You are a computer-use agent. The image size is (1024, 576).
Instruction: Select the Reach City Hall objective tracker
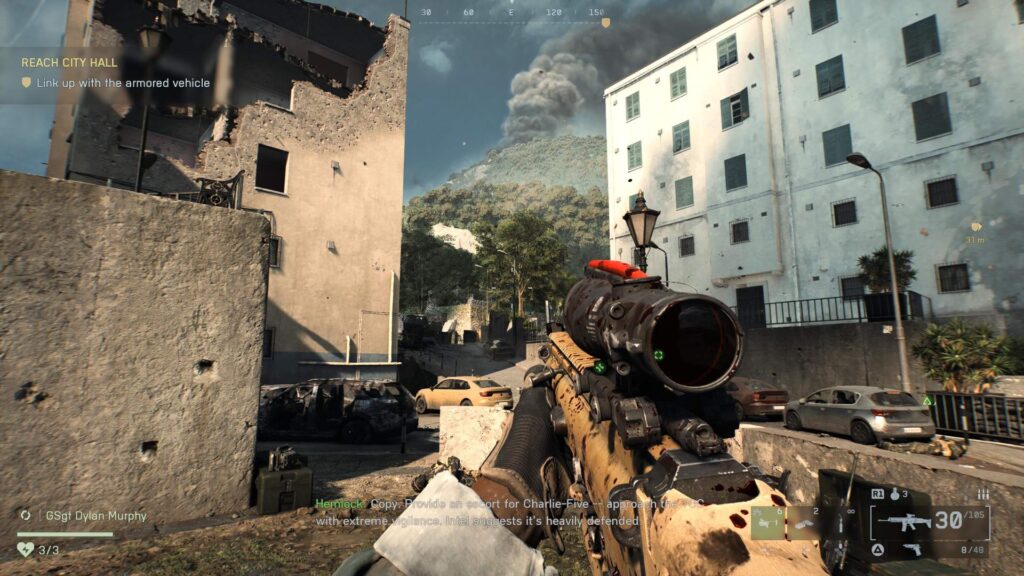[x=70, y=62]
